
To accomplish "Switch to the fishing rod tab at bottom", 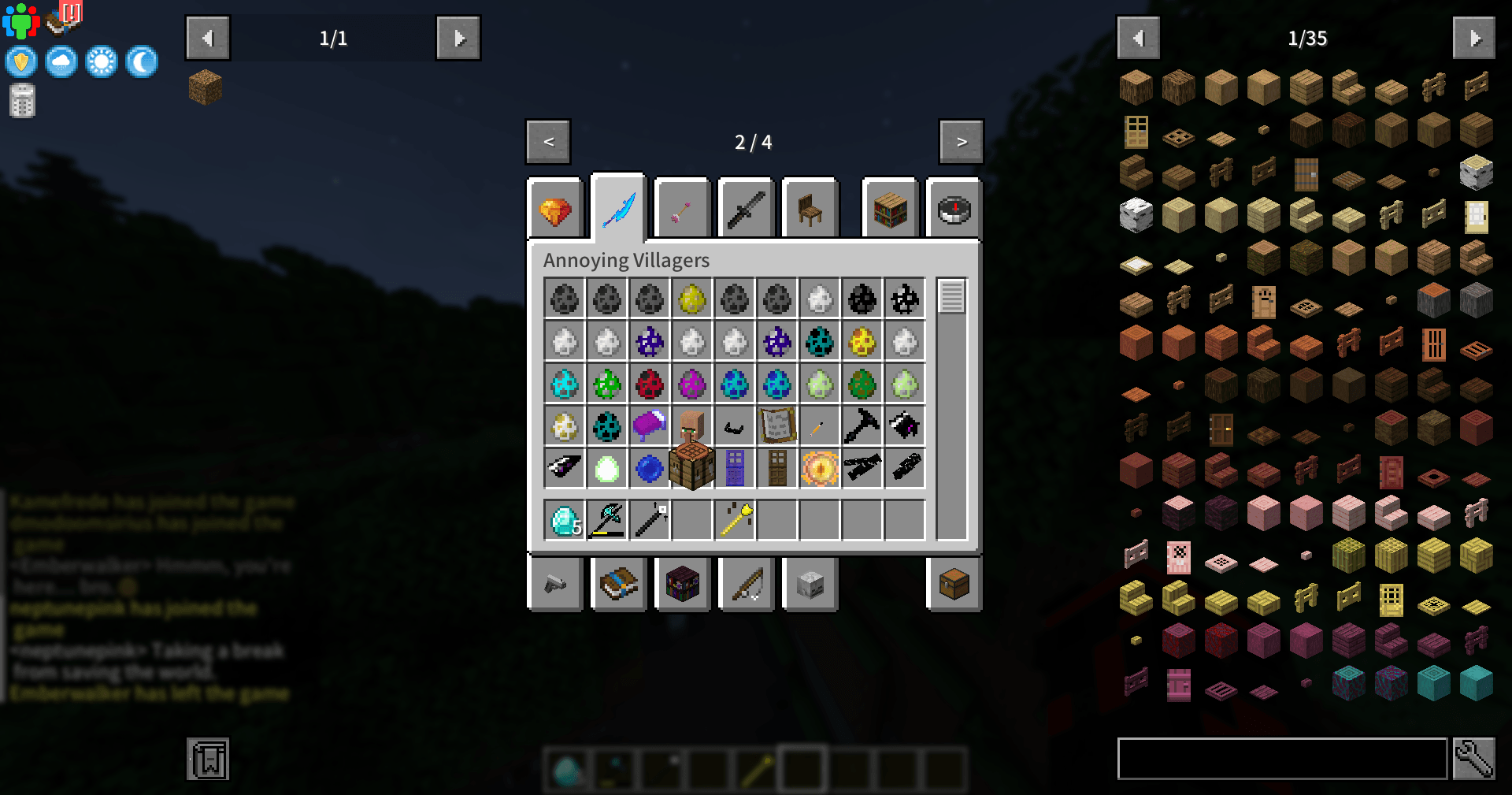I will (746, 584).
